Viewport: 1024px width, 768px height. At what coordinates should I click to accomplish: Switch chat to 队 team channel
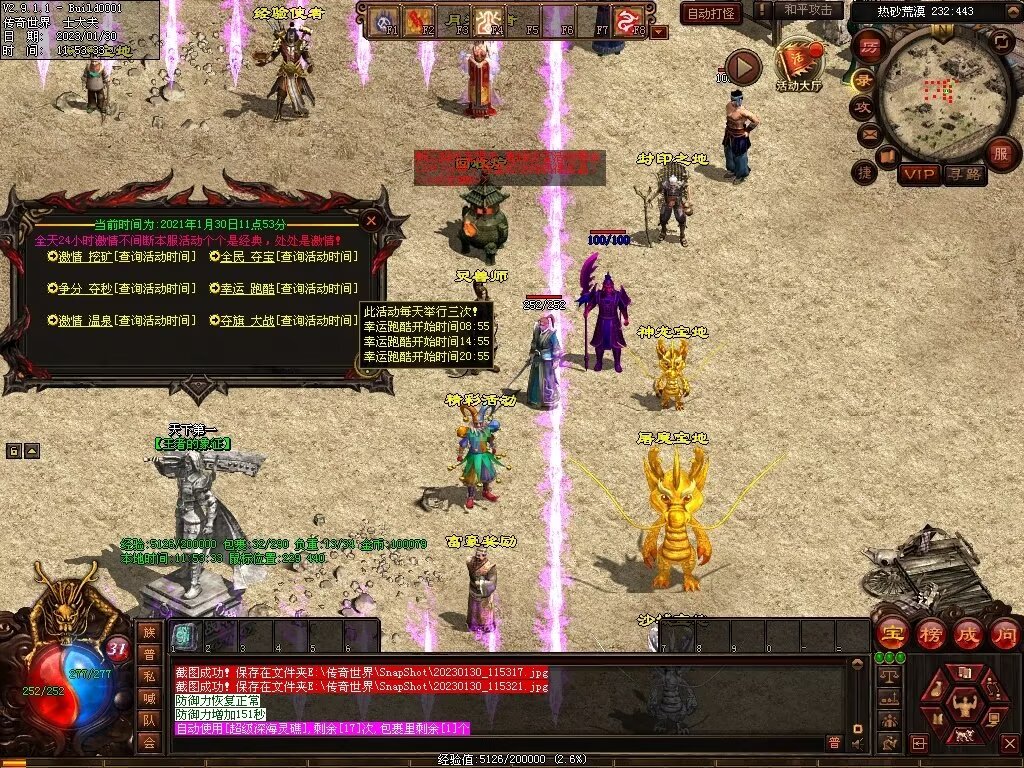pos(149,720)
